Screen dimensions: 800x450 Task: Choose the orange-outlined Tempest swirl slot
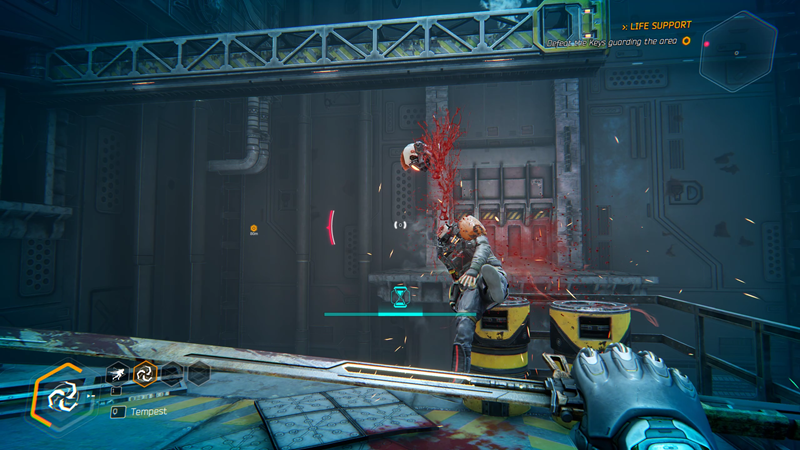pyautogui.click(x=145, y=374)
